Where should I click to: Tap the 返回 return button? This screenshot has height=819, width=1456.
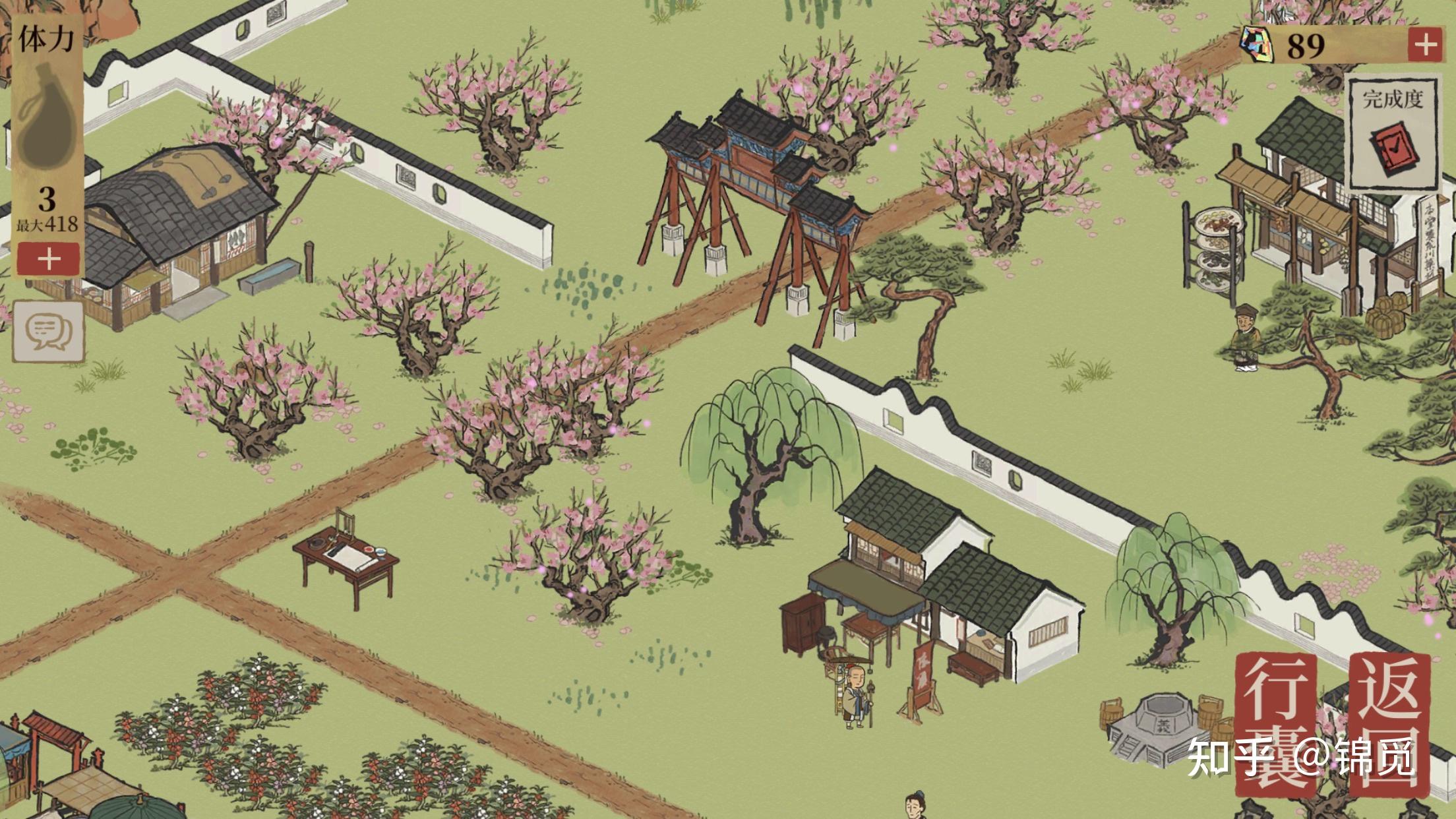1389,722
